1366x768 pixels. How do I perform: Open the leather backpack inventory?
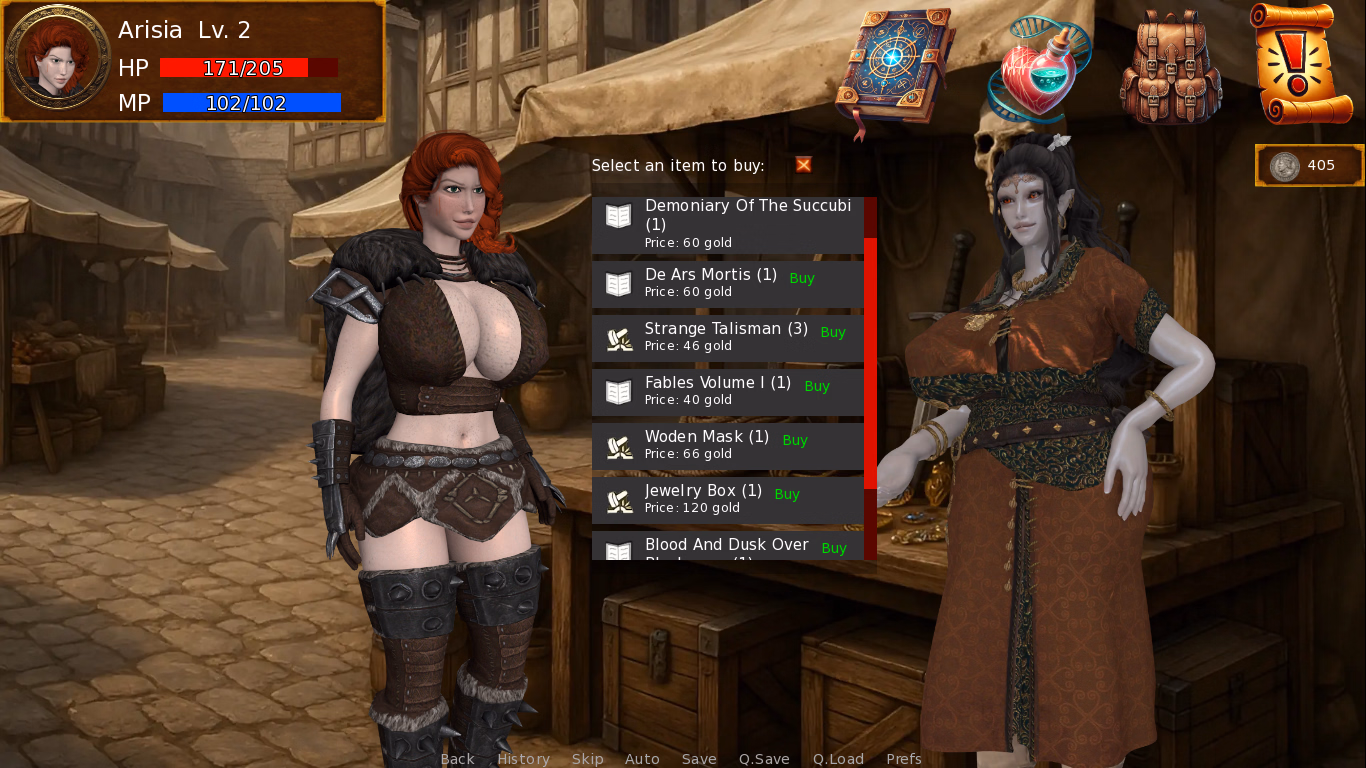coord(1171,68)
